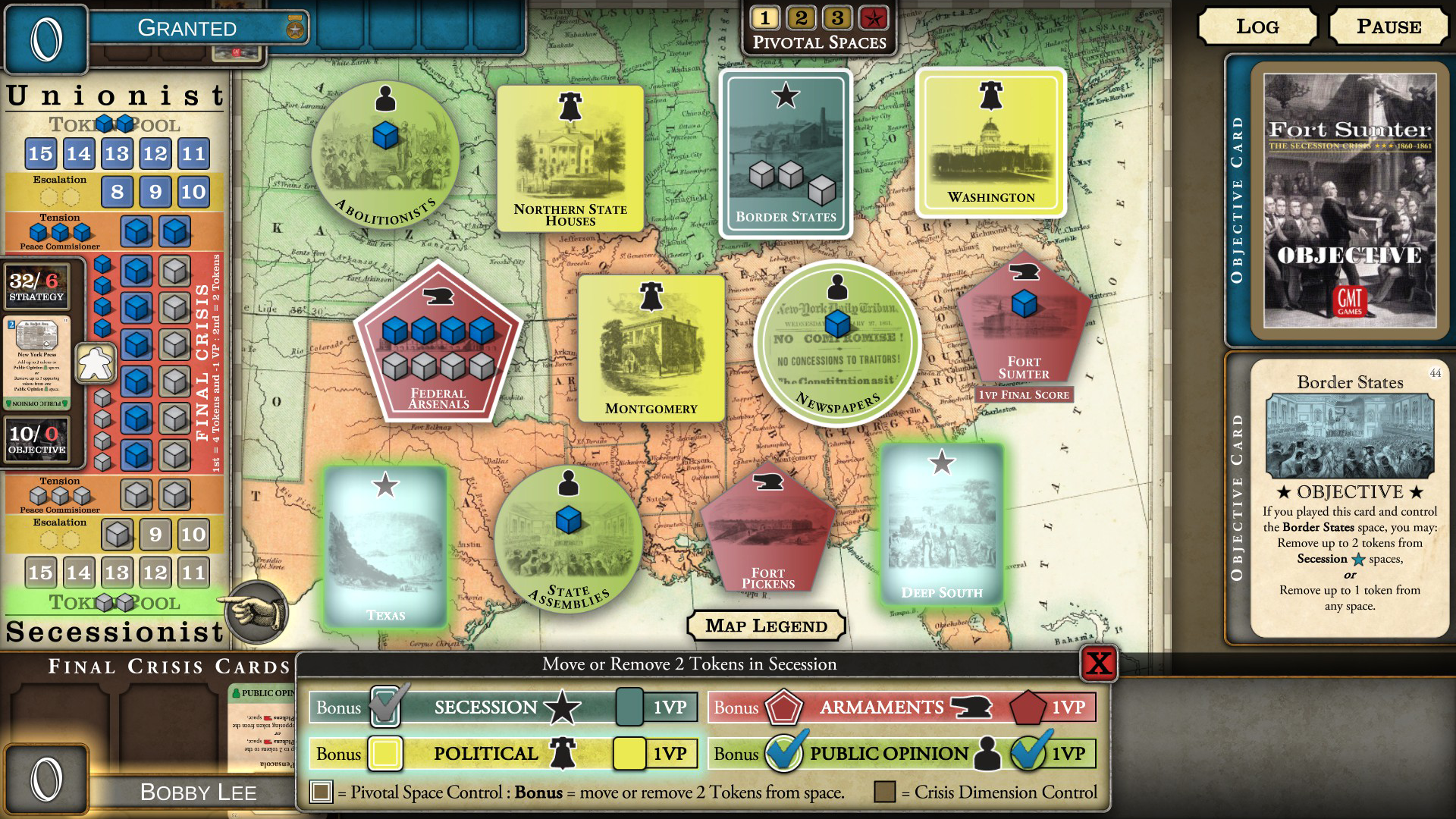Open the Map Legend panel
Viewport: 1456px width, 819px height.
pyautogui.click(x=766, y=626)
